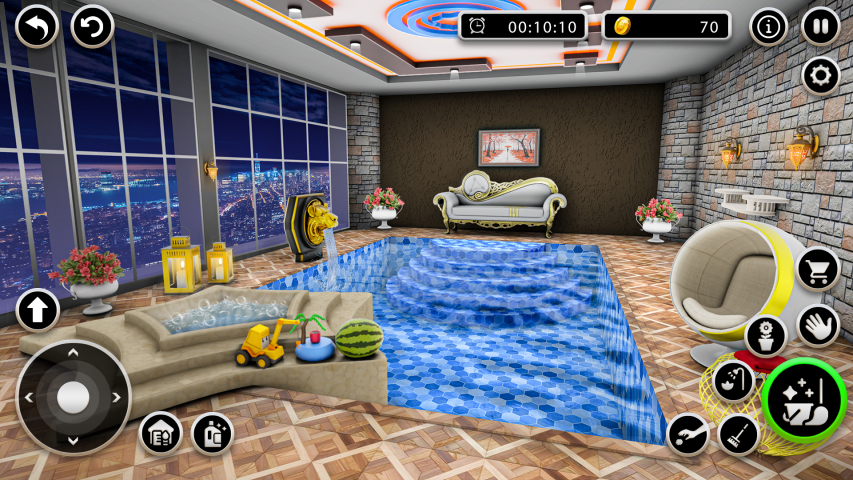Choose the flower pot decoration tool
Image resolution: width=853 pixels, height=480 pixels.
click(766, 335)
